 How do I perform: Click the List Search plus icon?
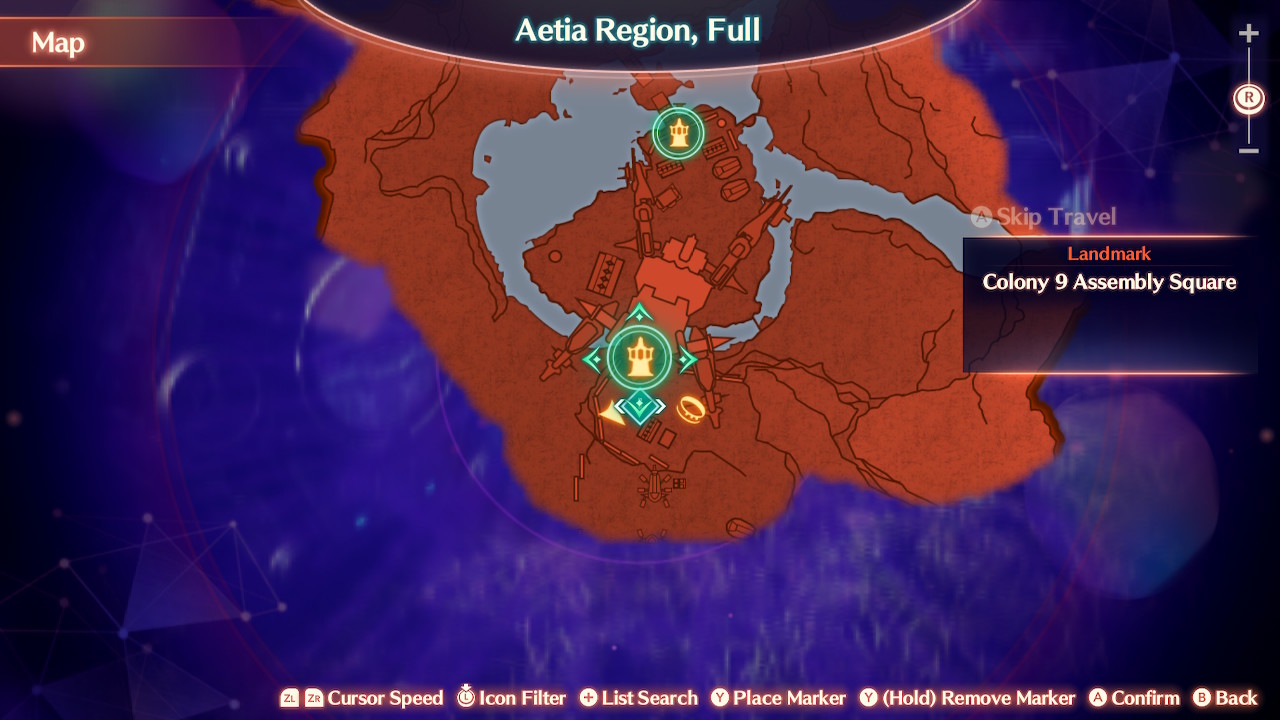589,698
